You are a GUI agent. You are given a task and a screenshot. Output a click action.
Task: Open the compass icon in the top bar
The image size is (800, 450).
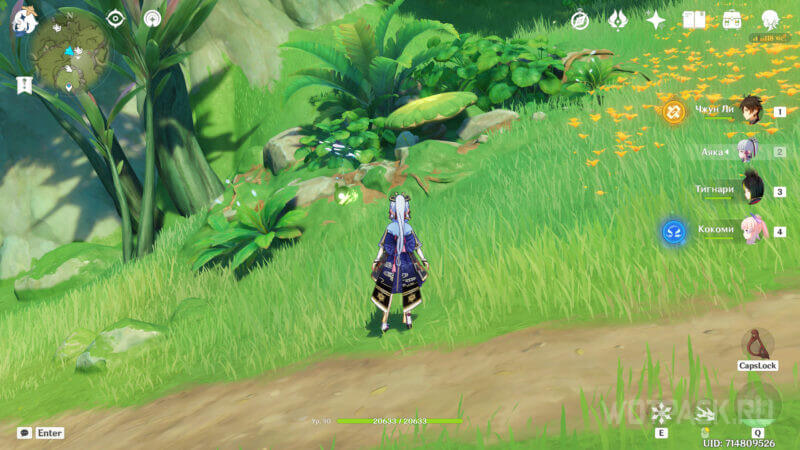[580, 20]
